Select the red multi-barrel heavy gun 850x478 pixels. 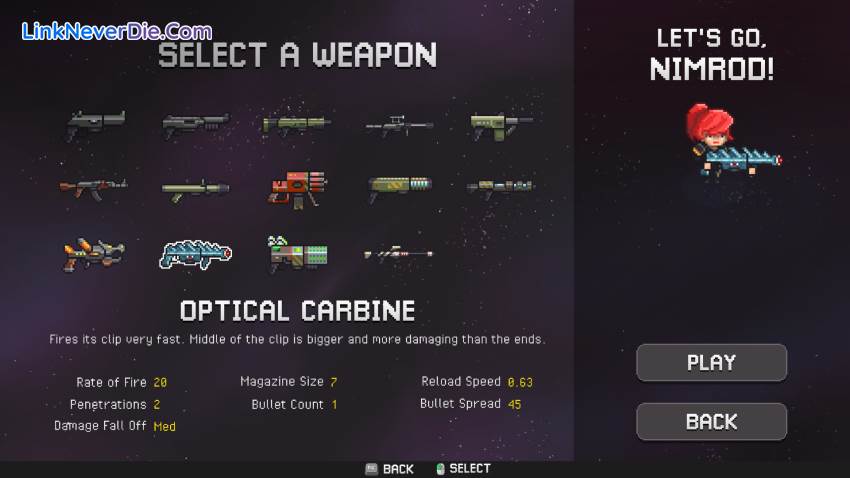[297, 187]
